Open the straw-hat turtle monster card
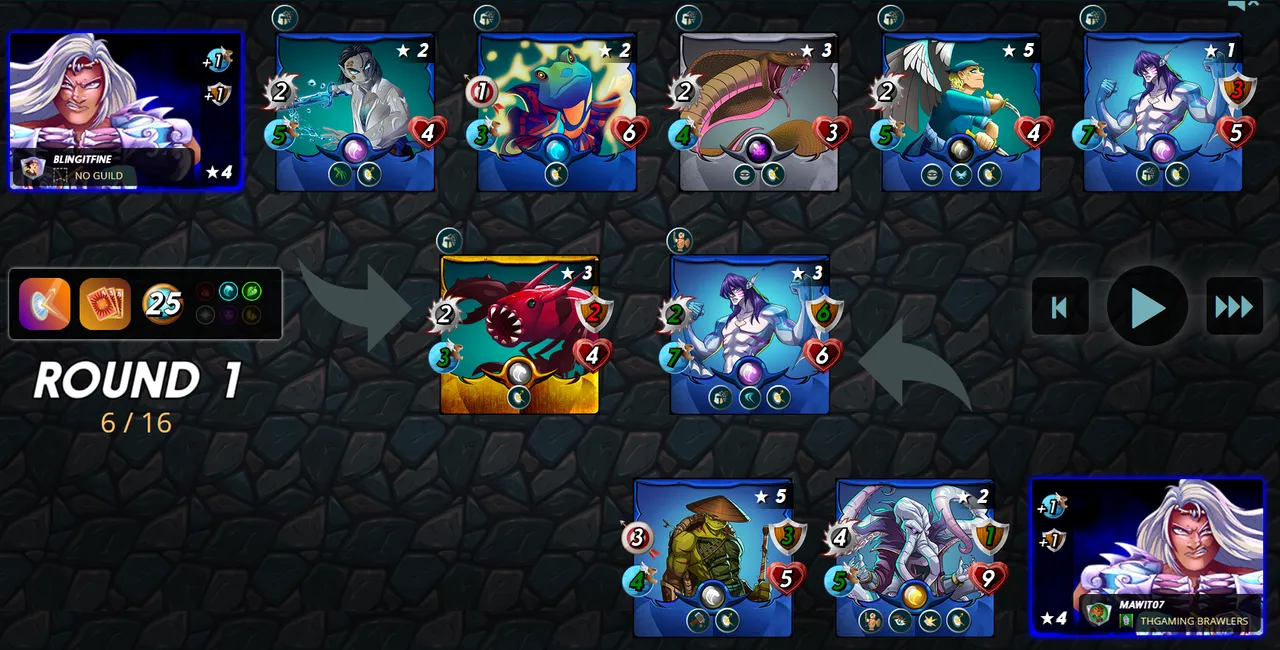The width and height of the screenshot is (1280, 650). click(x=712, y=557)
